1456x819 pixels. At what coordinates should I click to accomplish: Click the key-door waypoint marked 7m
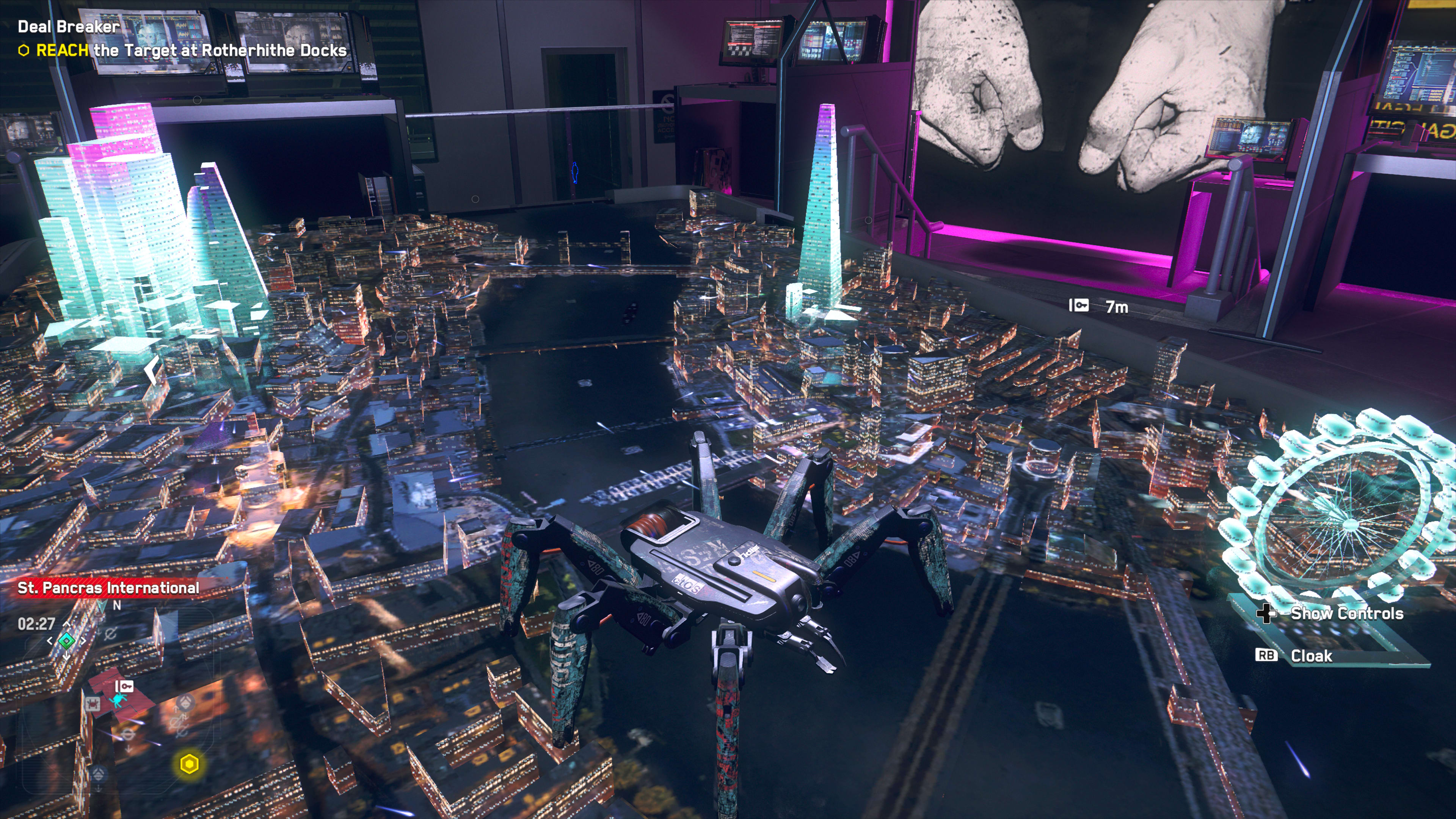[1078, 306]
